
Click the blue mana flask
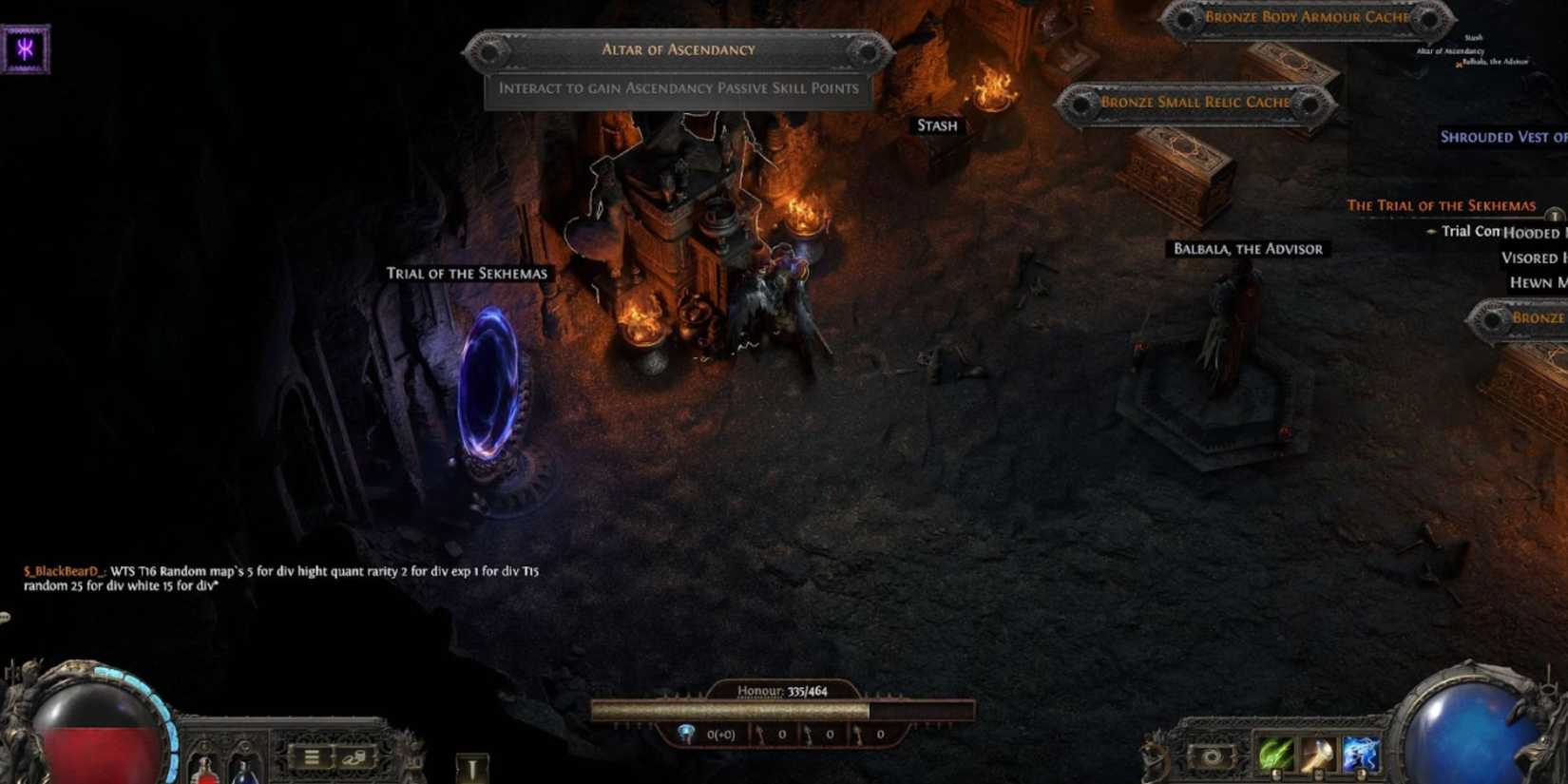[x=245, y=774]
